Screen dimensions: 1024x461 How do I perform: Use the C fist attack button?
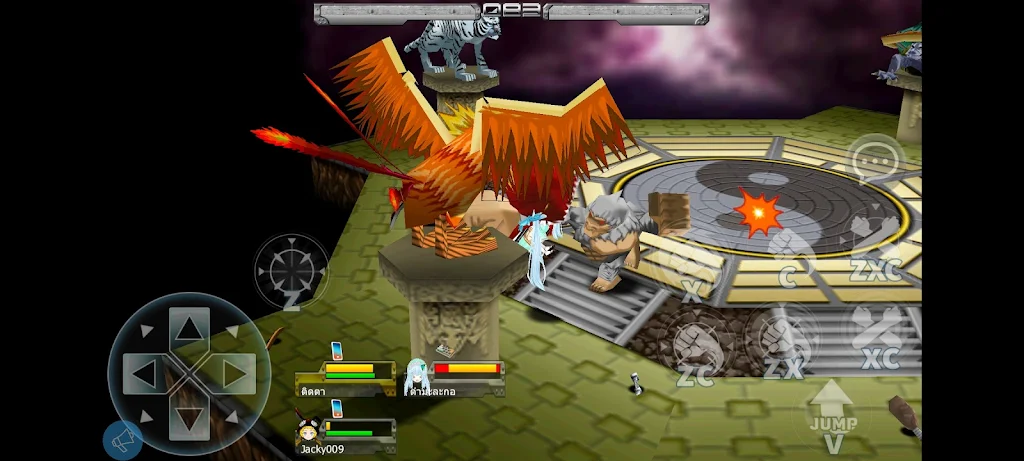[x=789, y=256]
